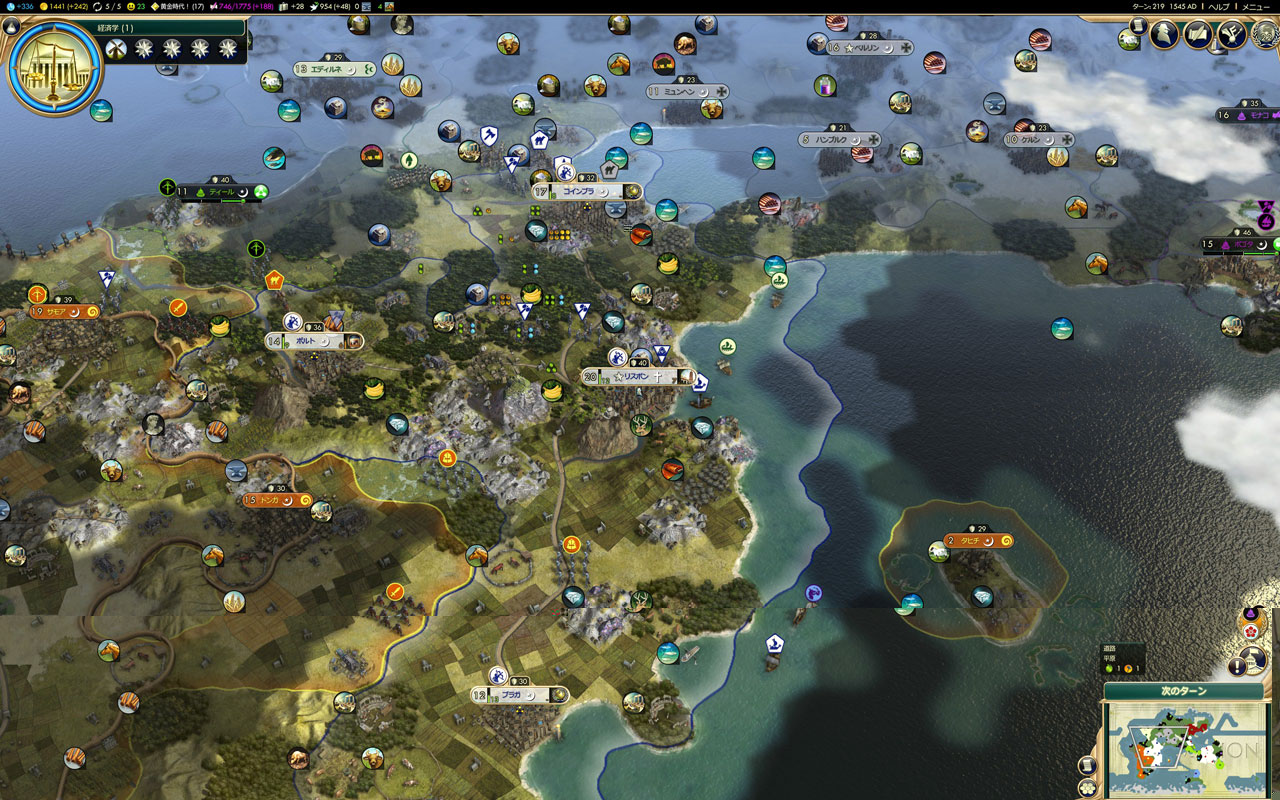The height and width of the screenshot is (800, 1280).
Task: Open the scroll button left of the minimap
Action: click(1088, 765)
